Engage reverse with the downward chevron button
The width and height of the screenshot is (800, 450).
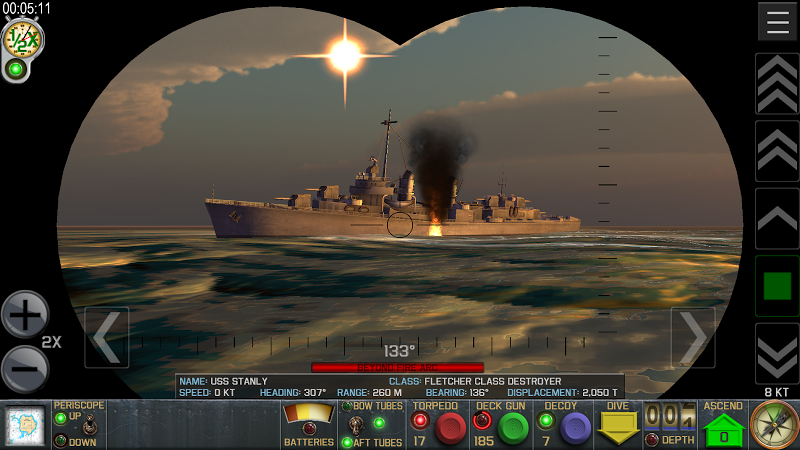tap(777, 353)
